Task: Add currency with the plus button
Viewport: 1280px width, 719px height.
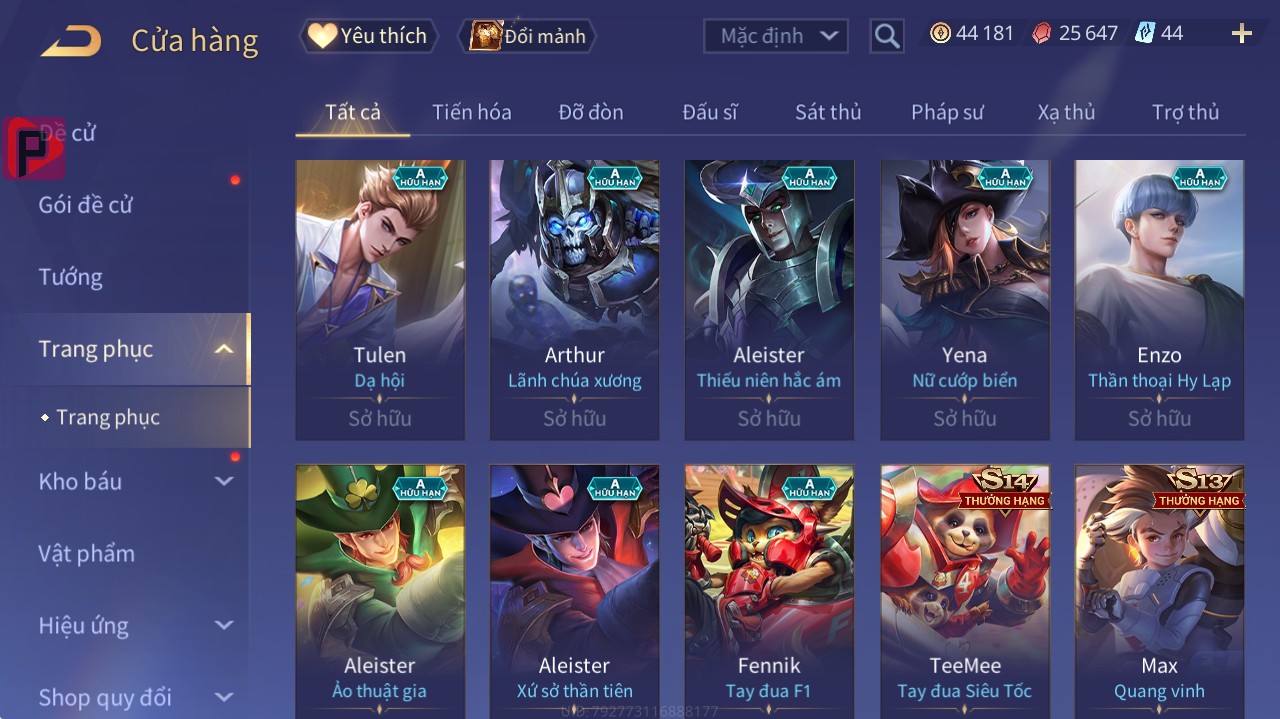Action: pos(1241,34)
